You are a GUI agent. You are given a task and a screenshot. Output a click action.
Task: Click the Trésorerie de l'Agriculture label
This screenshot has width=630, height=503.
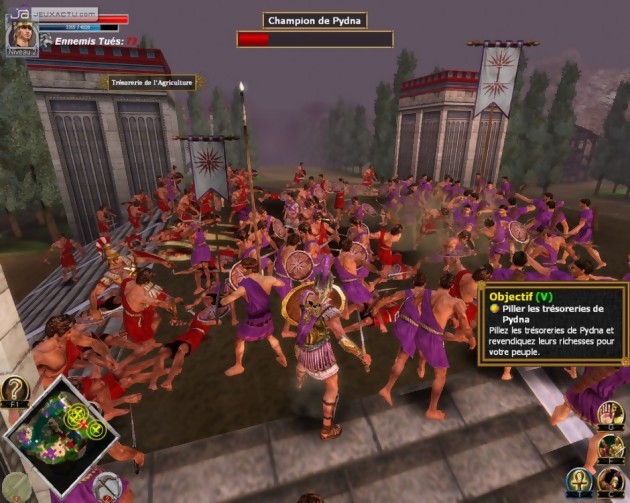click(x=152, y=83)
